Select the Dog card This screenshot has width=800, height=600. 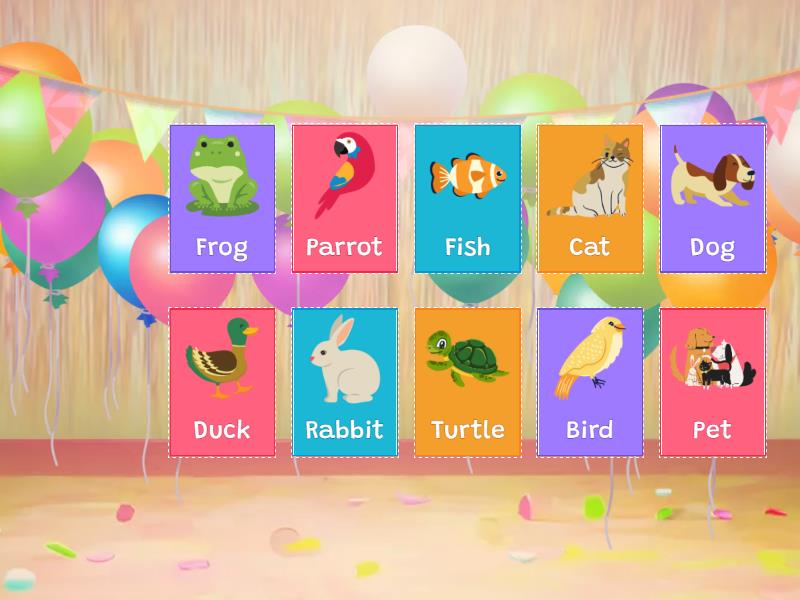coord(712,198)
